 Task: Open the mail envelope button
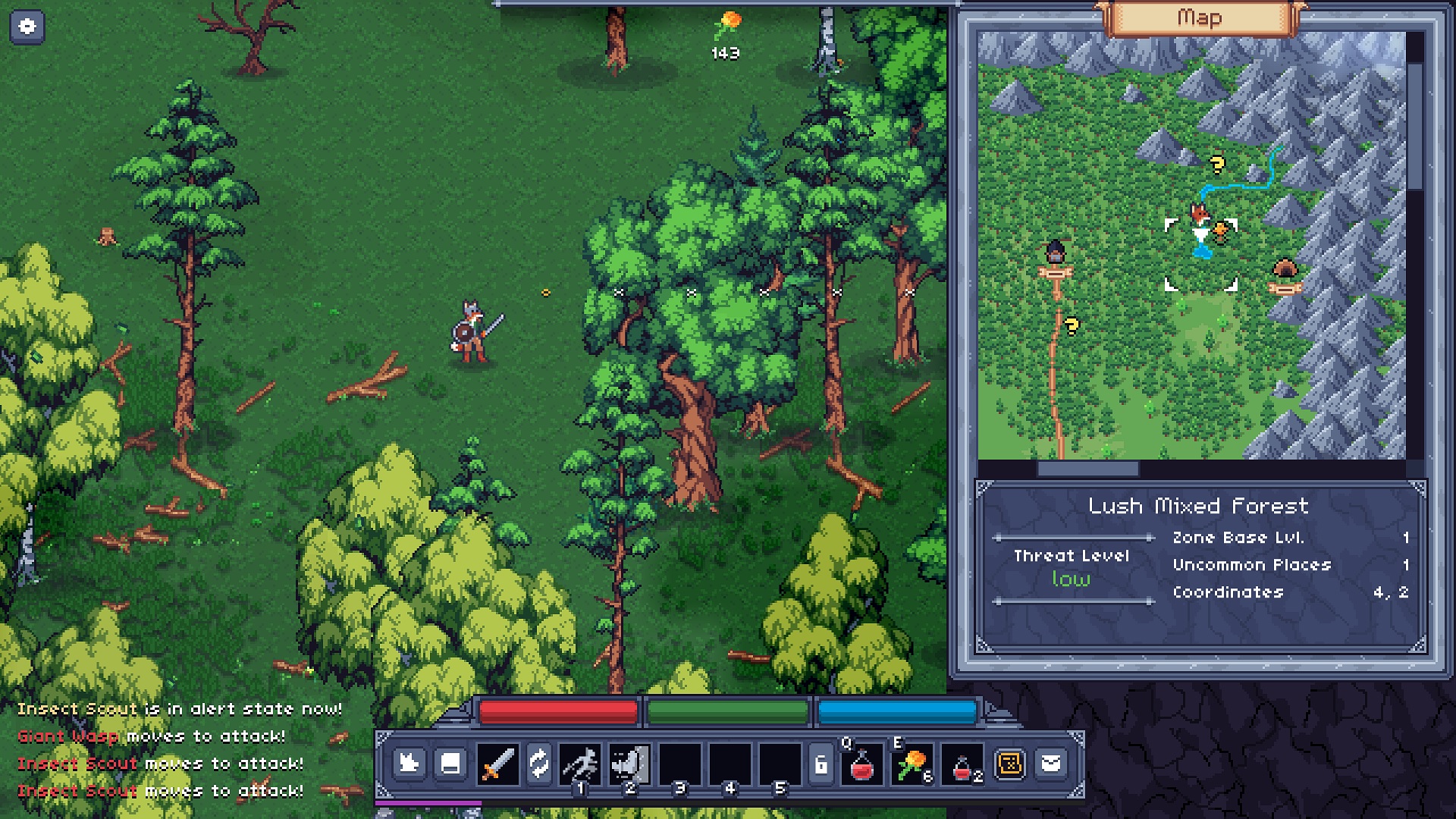1051,763
